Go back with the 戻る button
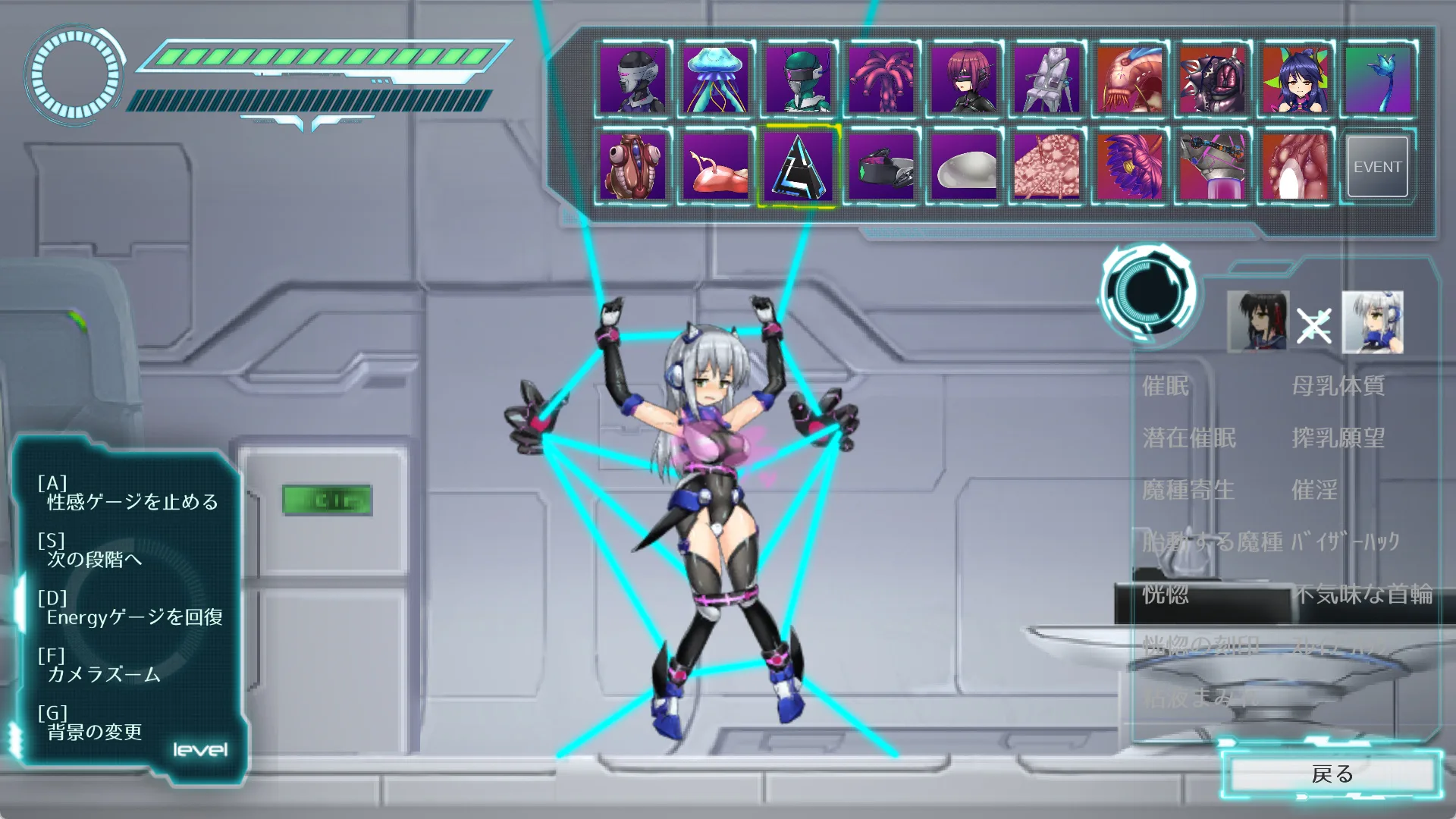This screenshot has width=1456, height=819. tap(1332, 774)
